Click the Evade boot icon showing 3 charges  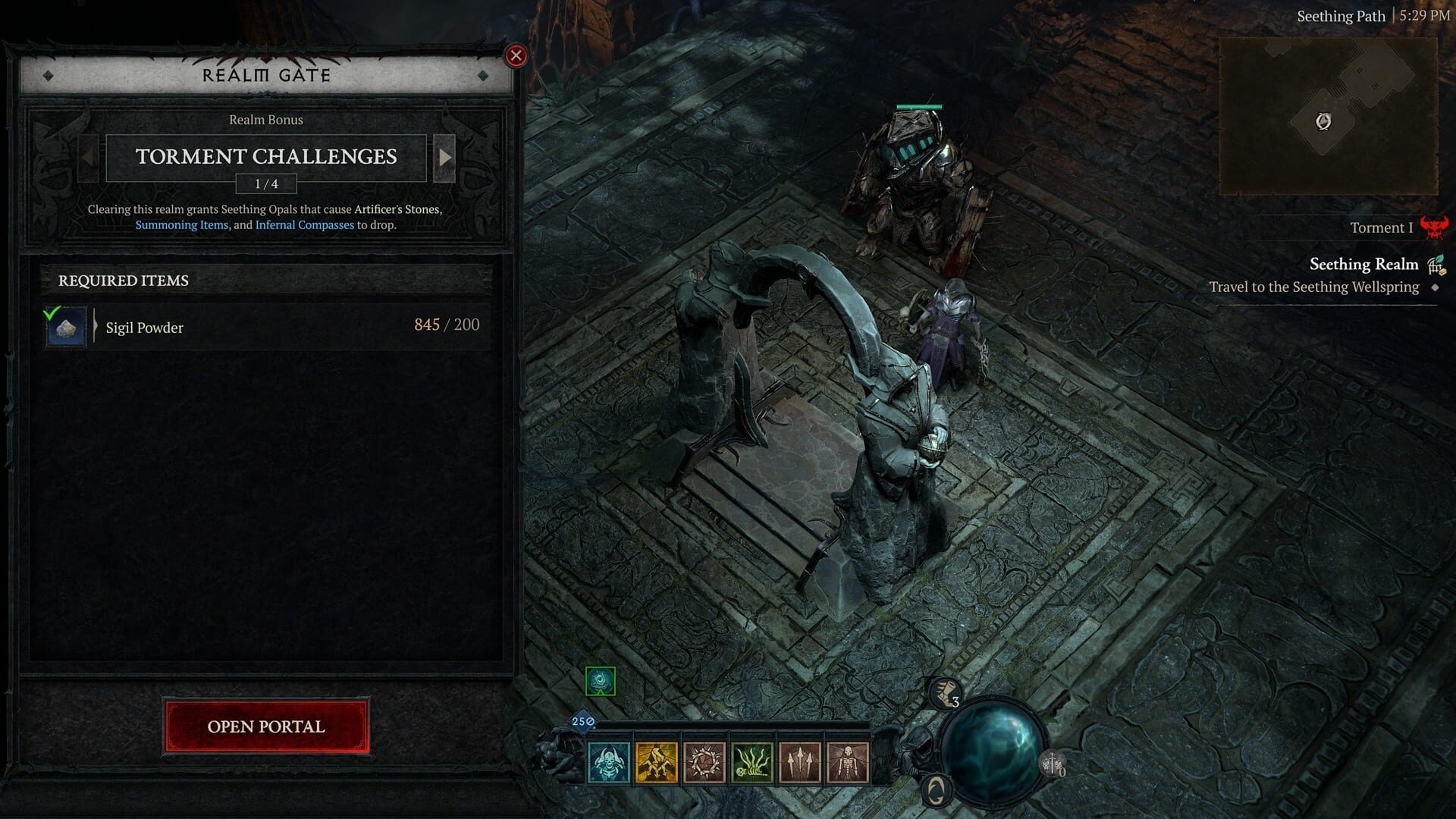pos(943,692)
